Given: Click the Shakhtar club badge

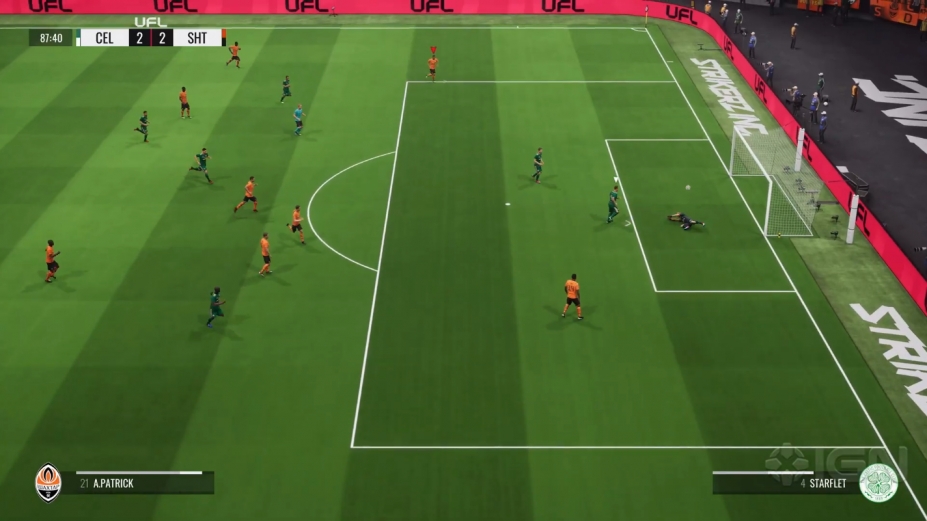Looking at the screenshot, I should tap(47, 482).
